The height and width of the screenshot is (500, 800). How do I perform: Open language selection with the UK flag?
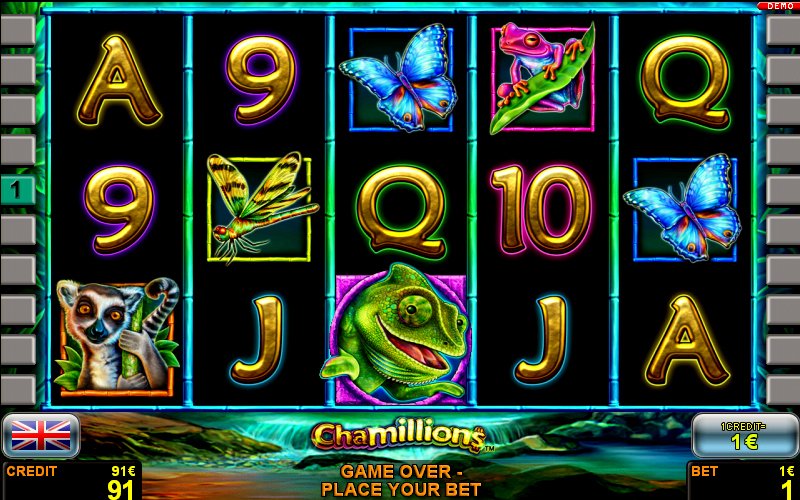tap(41, 435)
